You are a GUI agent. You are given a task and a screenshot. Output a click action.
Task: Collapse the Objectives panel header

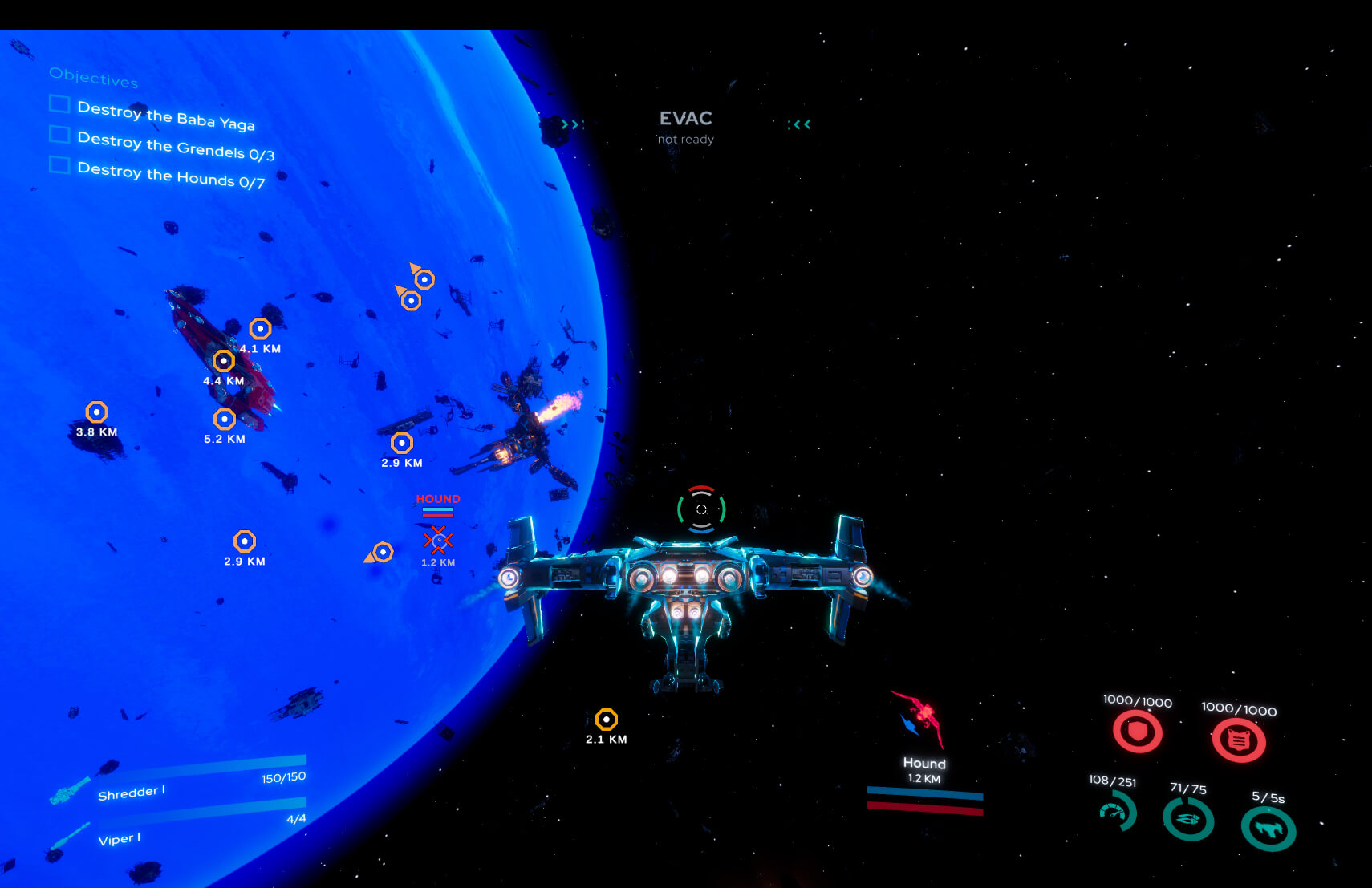point(94,79)
